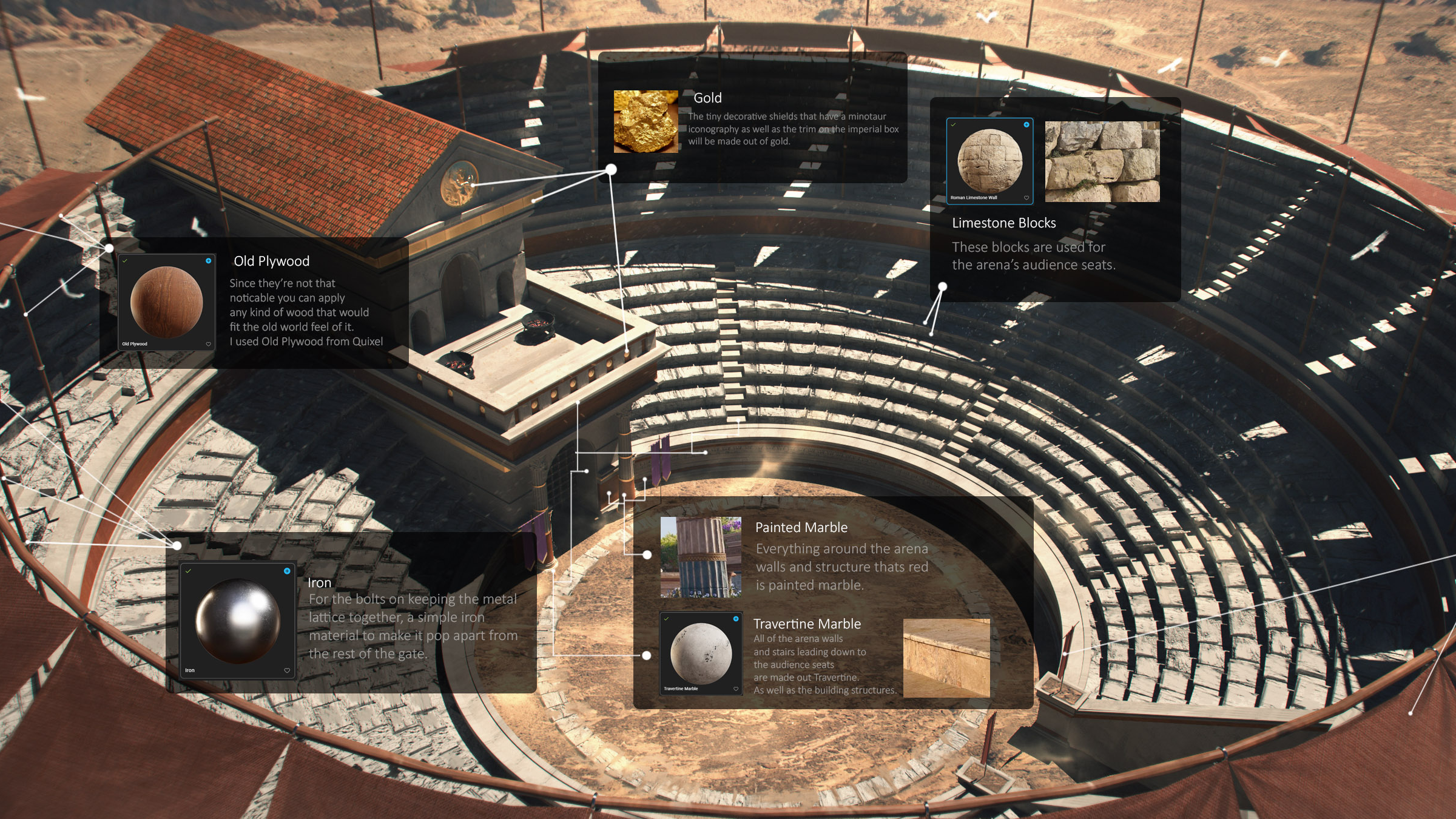Favorite the Roman Limestone Wall material

pos(1026,198)
